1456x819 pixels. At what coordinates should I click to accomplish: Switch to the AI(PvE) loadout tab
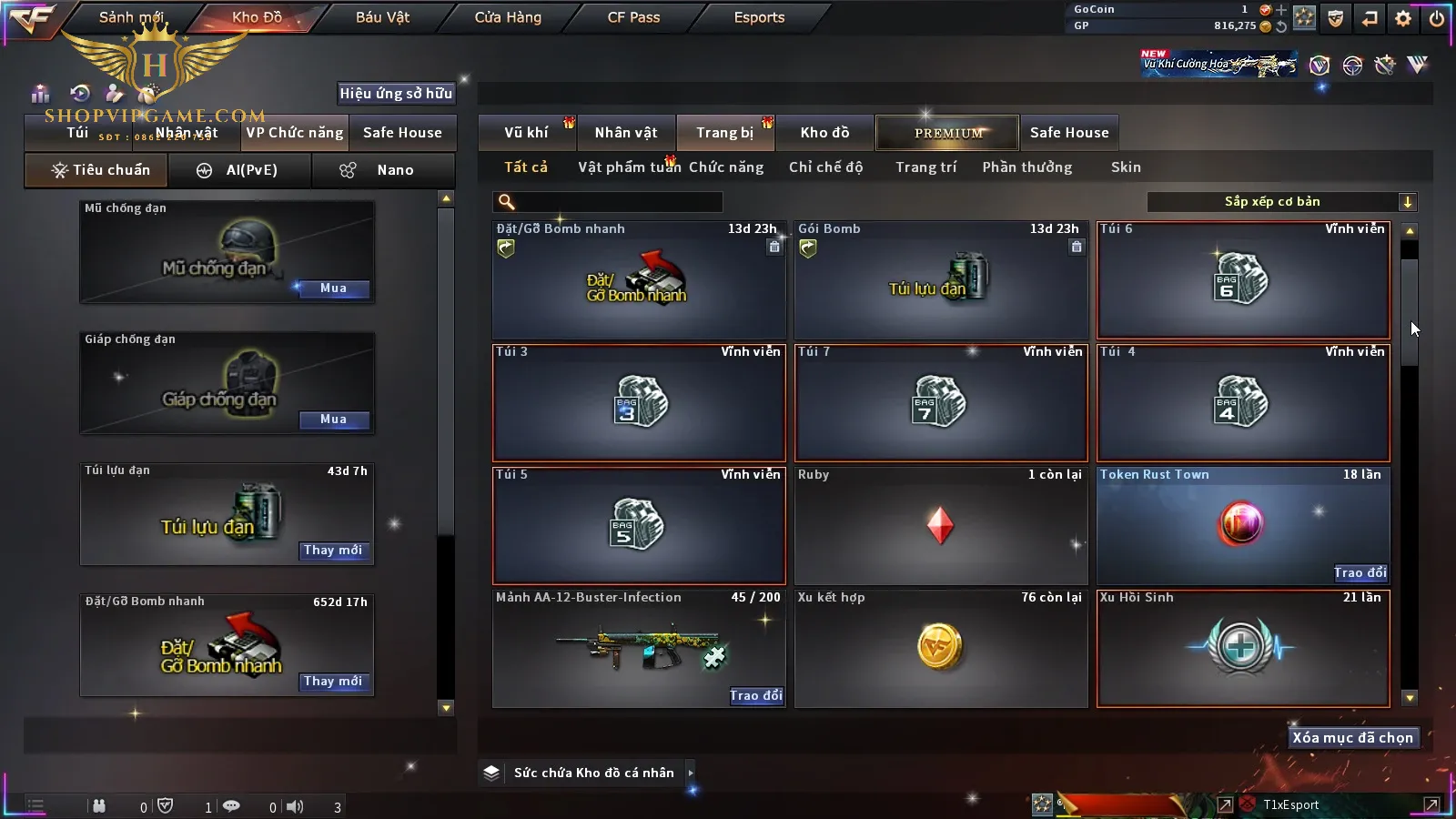240,170
